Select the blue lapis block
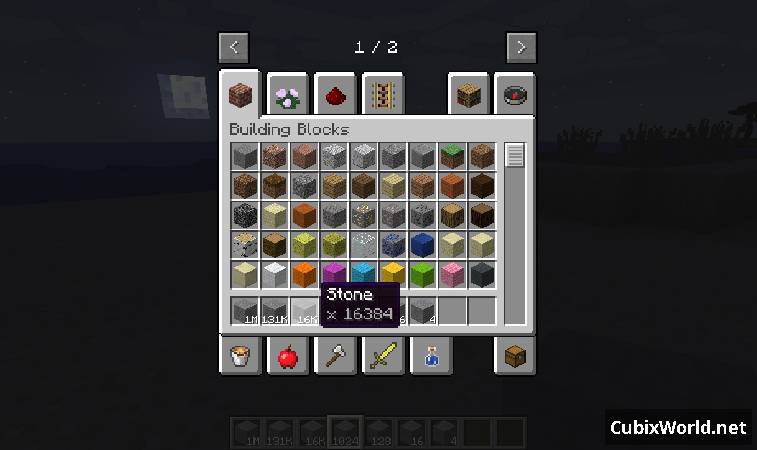757x450 pixels. [x=423, y=244]
